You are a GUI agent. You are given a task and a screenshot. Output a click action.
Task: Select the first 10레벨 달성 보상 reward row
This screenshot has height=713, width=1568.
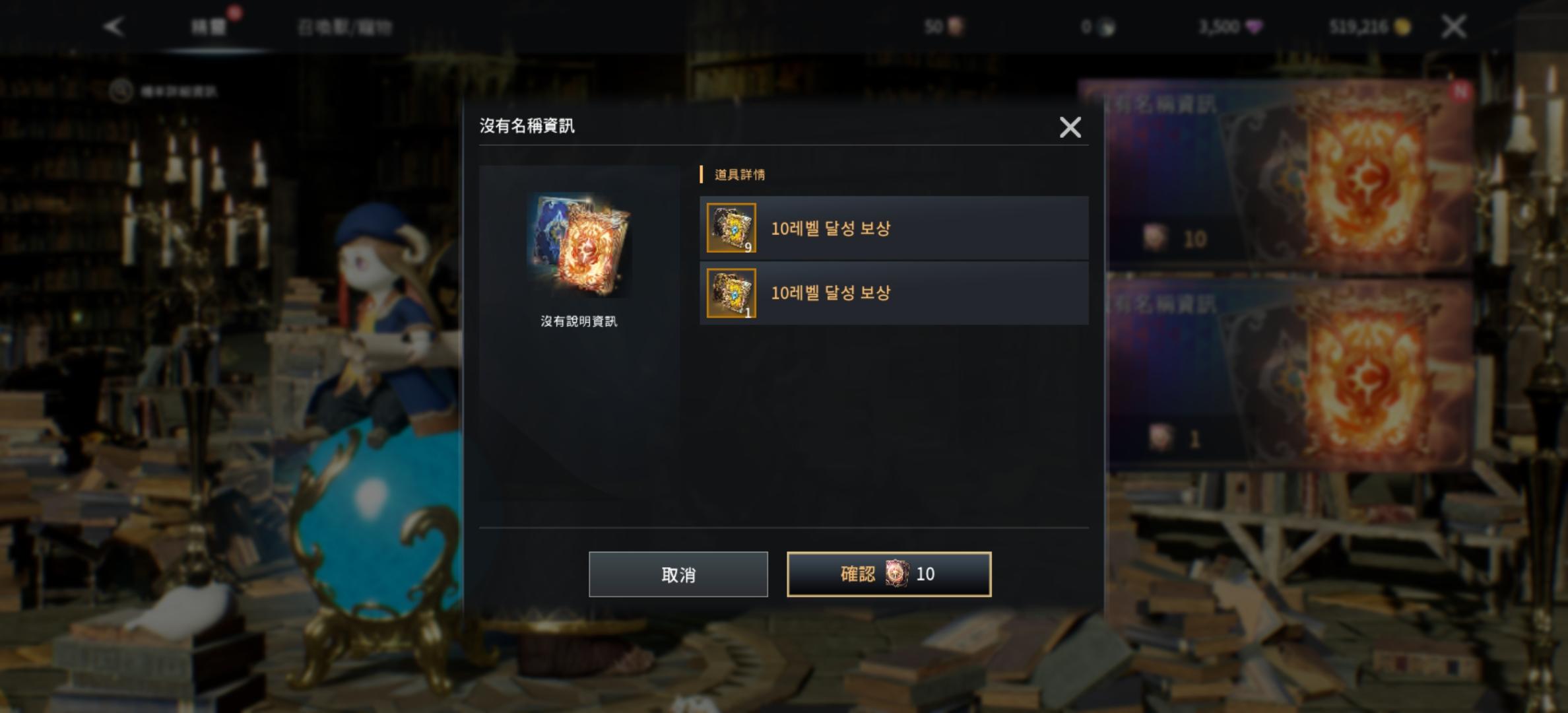[894, 229]
